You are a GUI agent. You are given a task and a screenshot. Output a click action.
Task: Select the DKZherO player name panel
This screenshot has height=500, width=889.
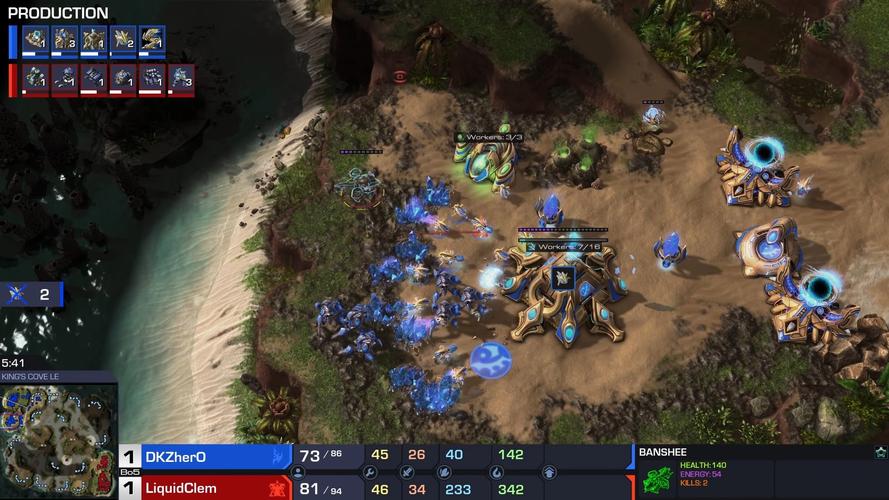coord(204,456)
